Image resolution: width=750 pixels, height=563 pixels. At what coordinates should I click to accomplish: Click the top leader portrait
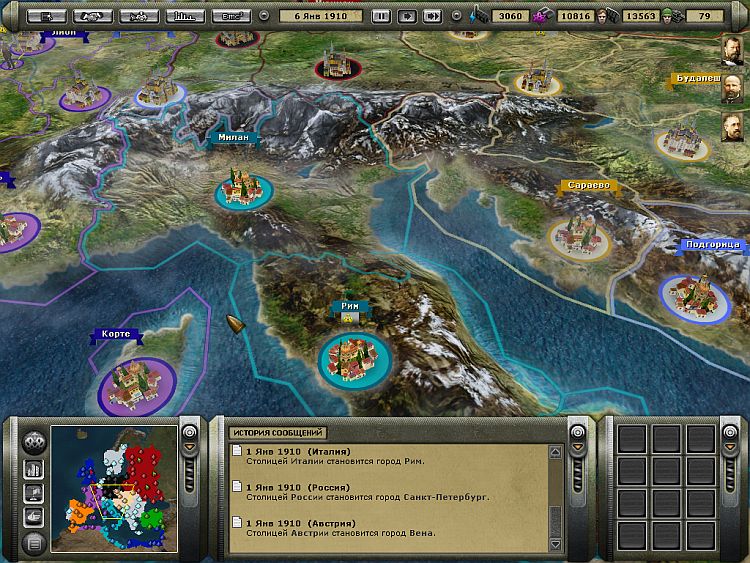(734, 50)
